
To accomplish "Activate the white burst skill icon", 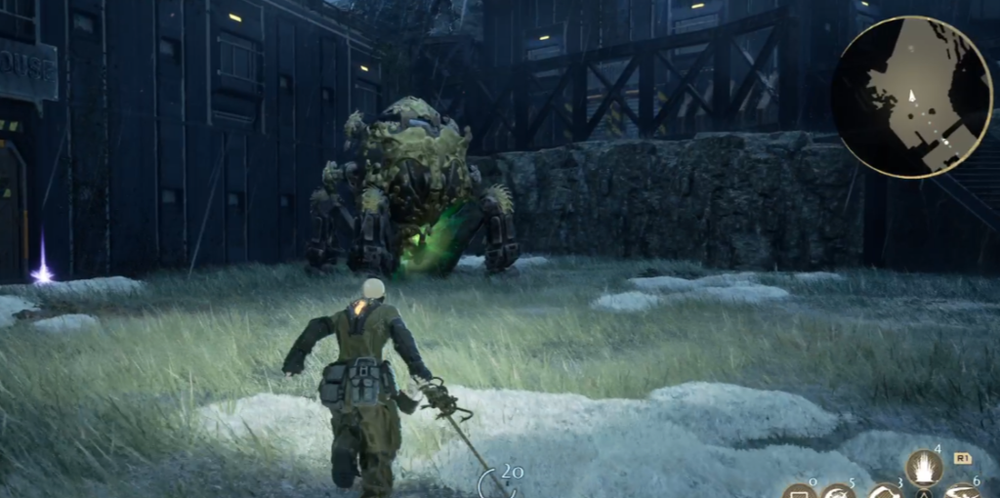I will [x=924, y=469].
